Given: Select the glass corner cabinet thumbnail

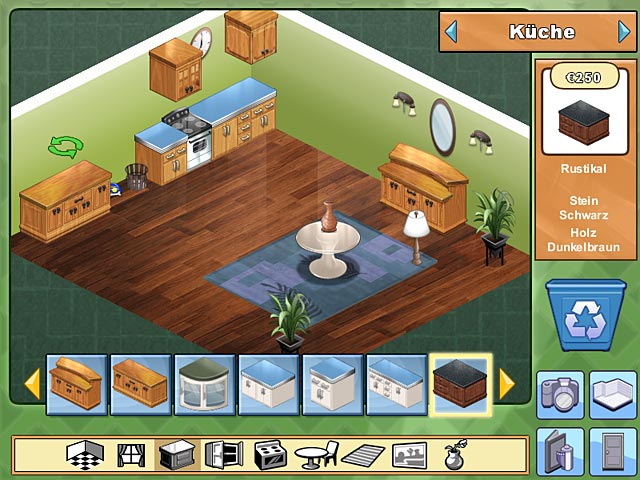Looking at the screenshot, I should [205, 384].
